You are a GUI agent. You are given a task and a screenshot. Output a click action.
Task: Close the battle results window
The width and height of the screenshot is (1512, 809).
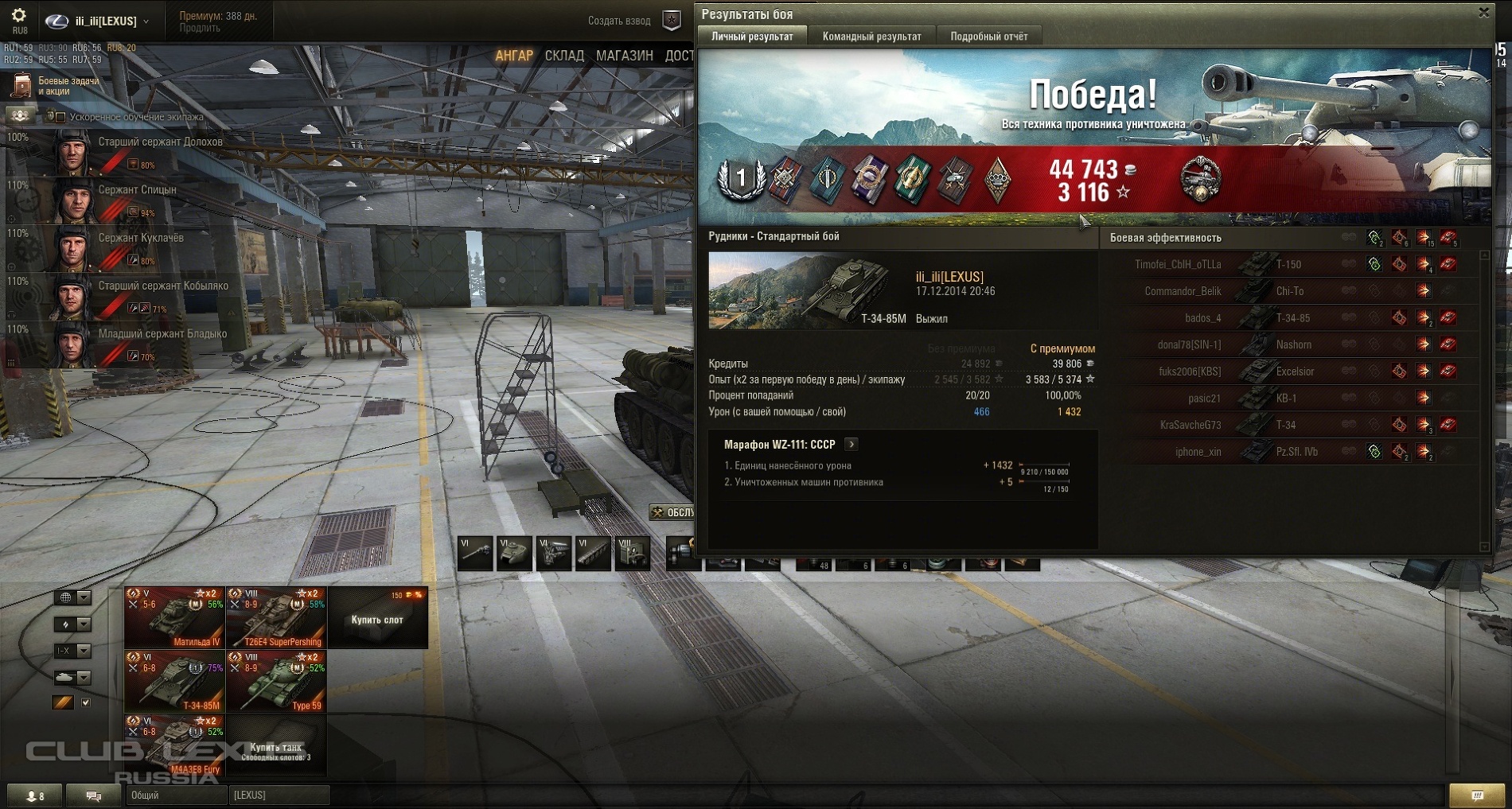click(1483, 13)
